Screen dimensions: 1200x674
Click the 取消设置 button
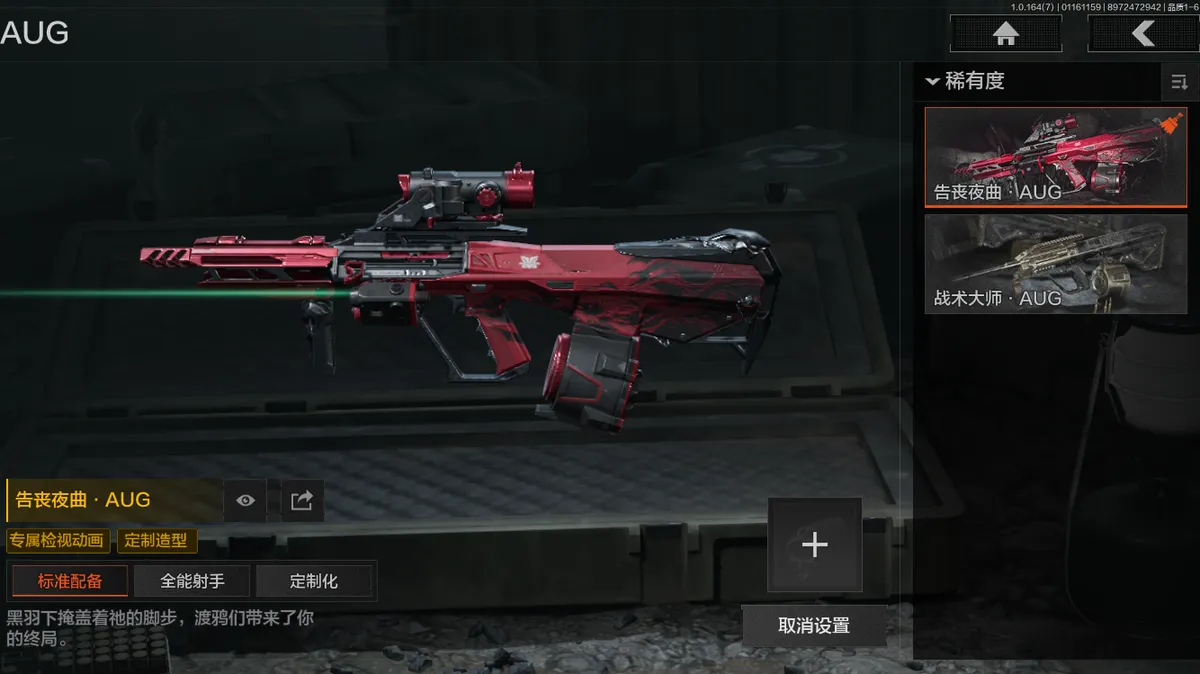[x=813, y=626]
